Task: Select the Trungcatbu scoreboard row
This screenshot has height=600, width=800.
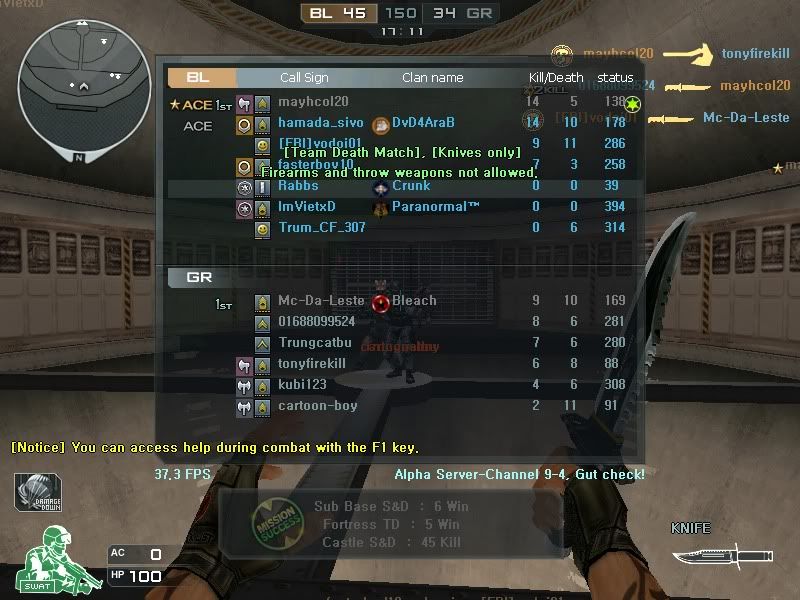Action: (x=315, y=343)
